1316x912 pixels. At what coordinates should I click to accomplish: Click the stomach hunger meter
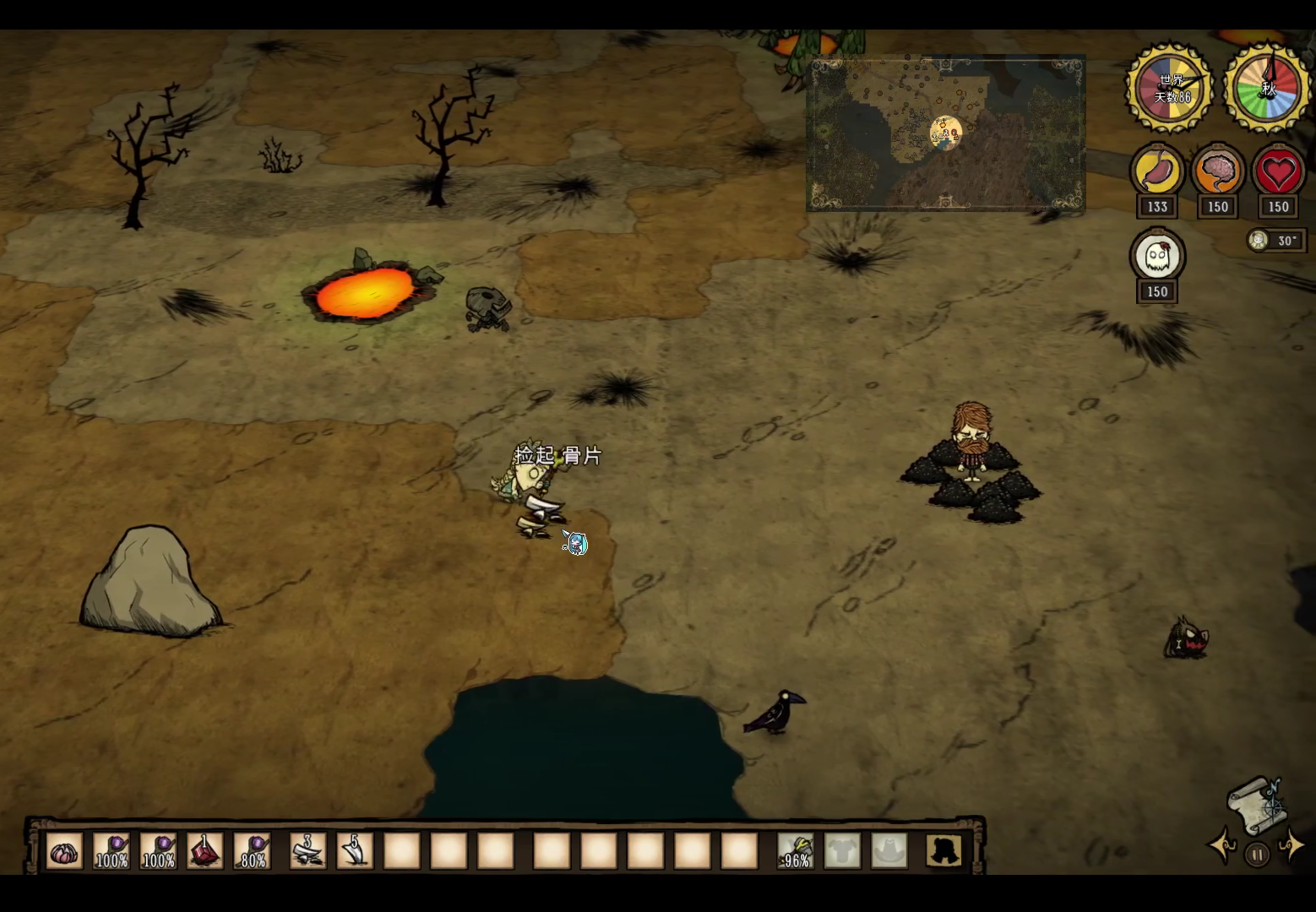click(x=1157, y=172)
